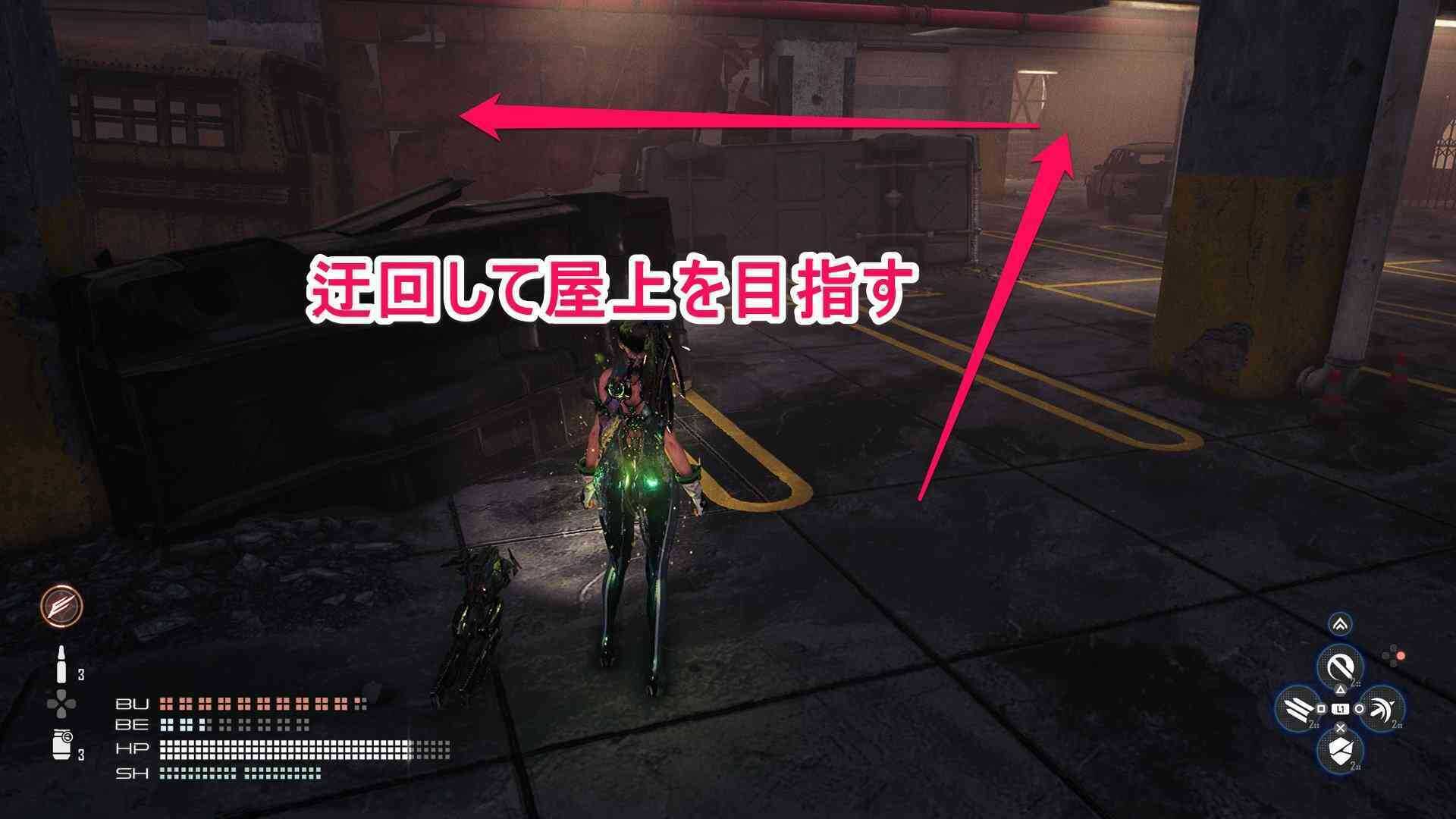Expand the Triangle prompt above the skill wheel
1456x819 pixels.
(x=1341, y=689)
